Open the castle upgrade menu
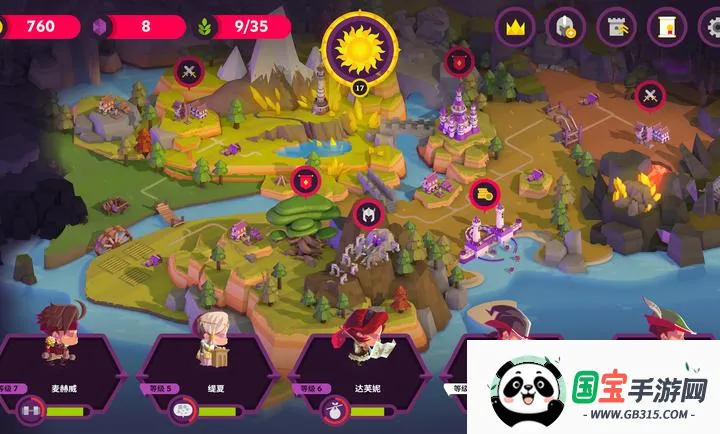This screenshot has width=720, height=434. pyautogui.click(x=616, y=27)
